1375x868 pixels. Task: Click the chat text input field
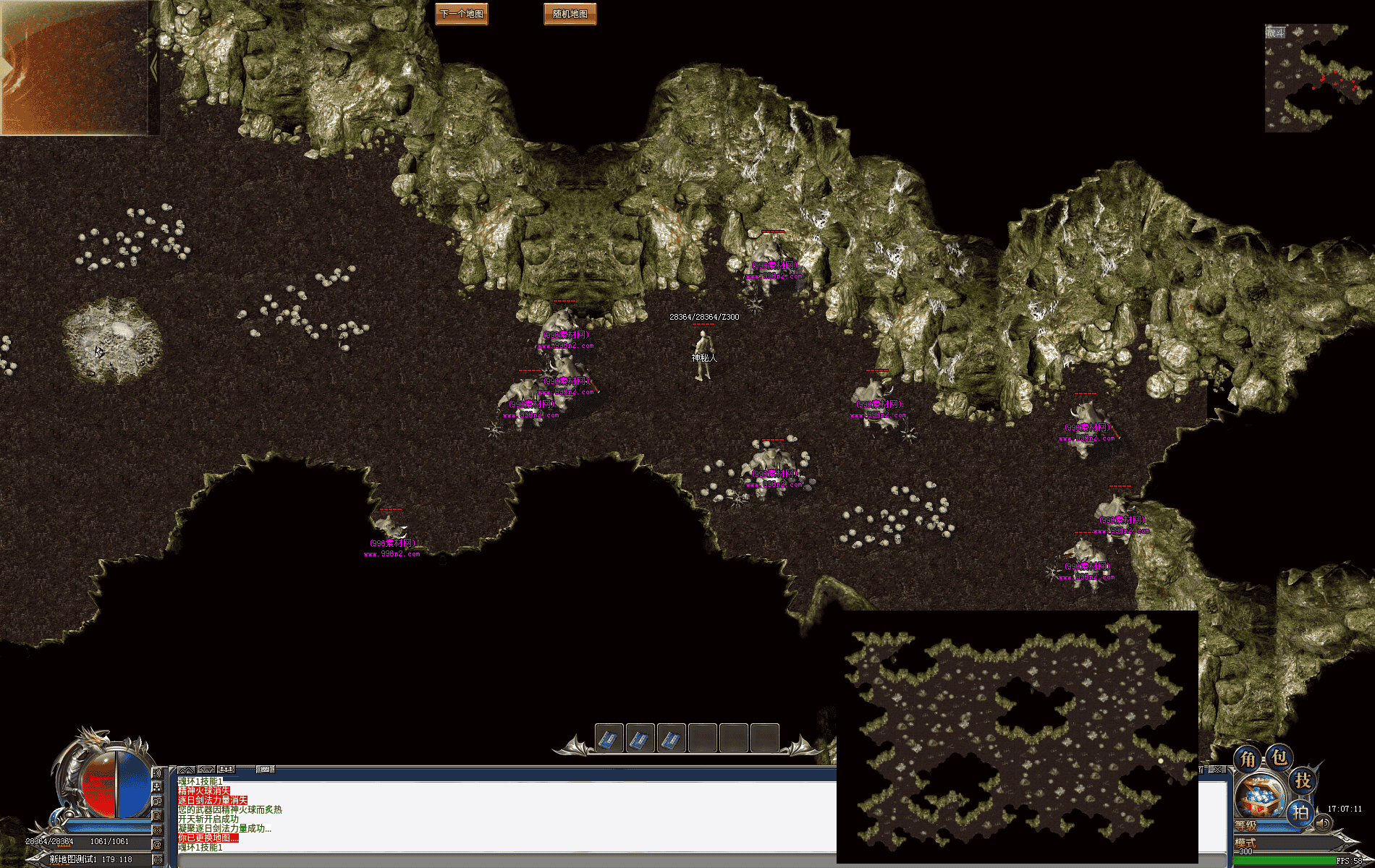(x=507, y=861)
